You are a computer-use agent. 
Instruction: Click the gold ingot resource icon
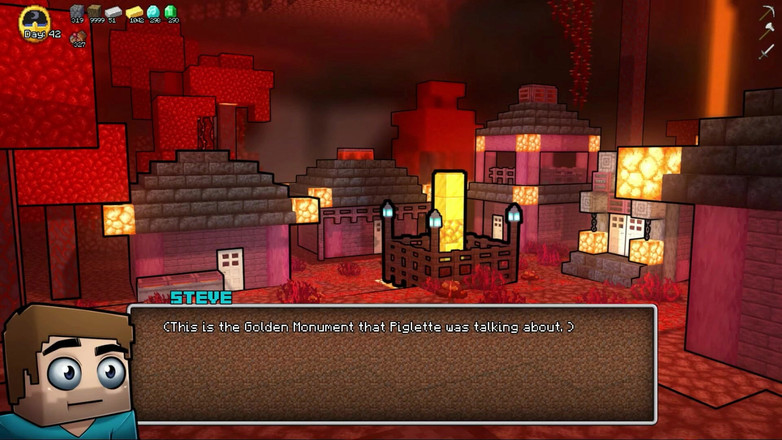point(134,12)
